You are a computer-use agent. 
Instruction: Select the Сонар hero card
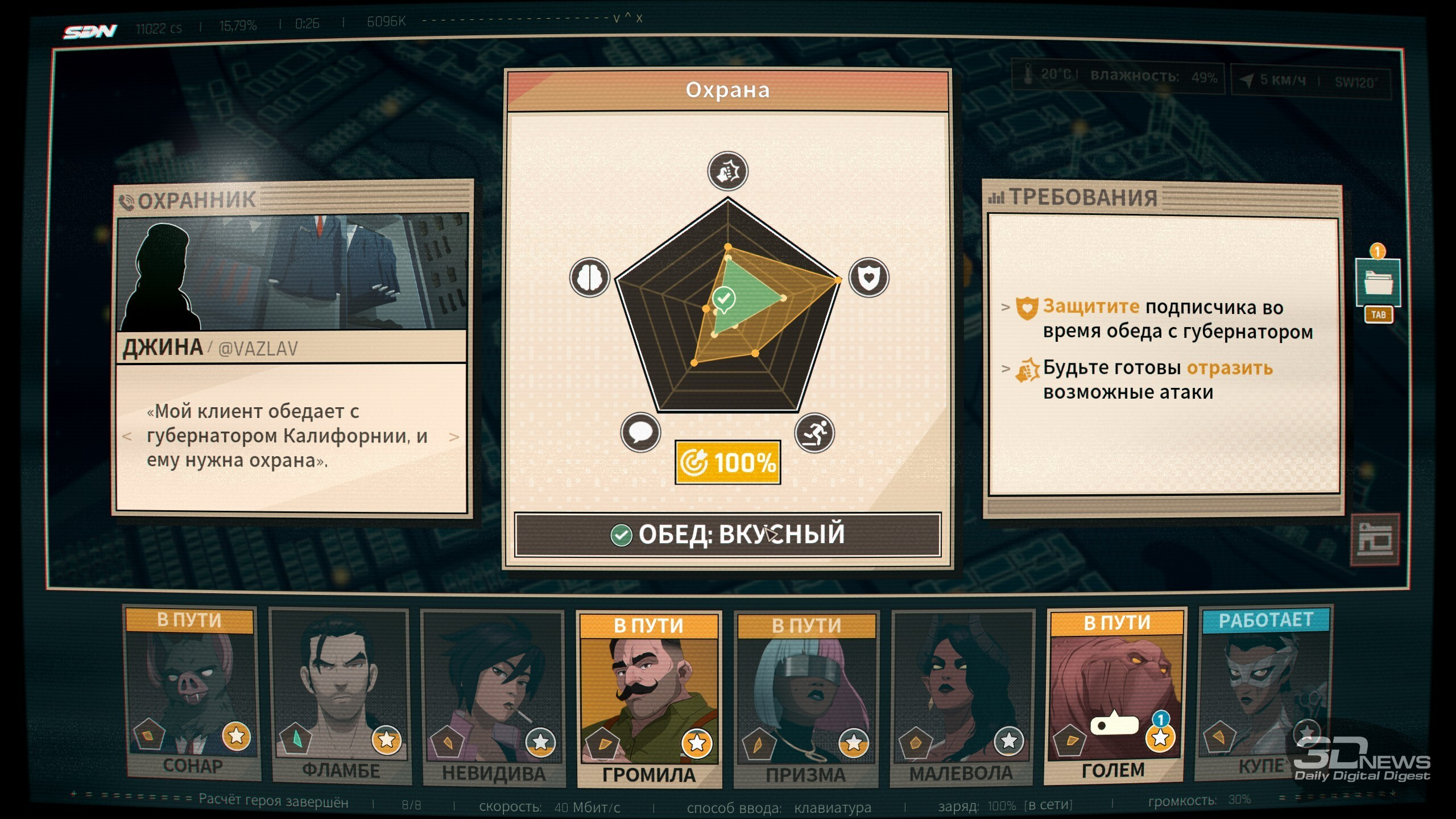[x=191, y=694]
